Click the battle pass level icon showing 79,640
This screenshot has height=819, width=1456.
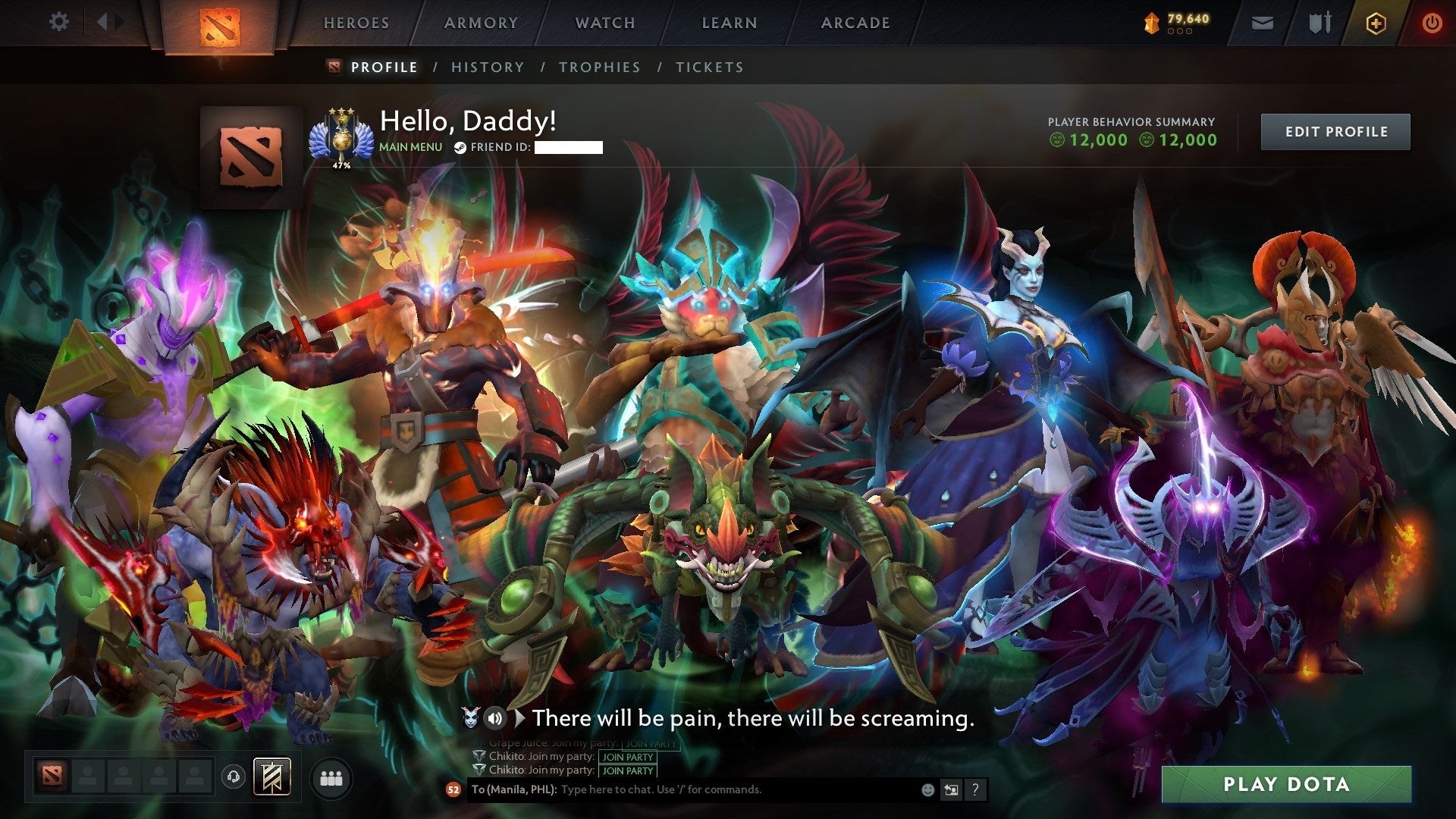point(1151,21)
